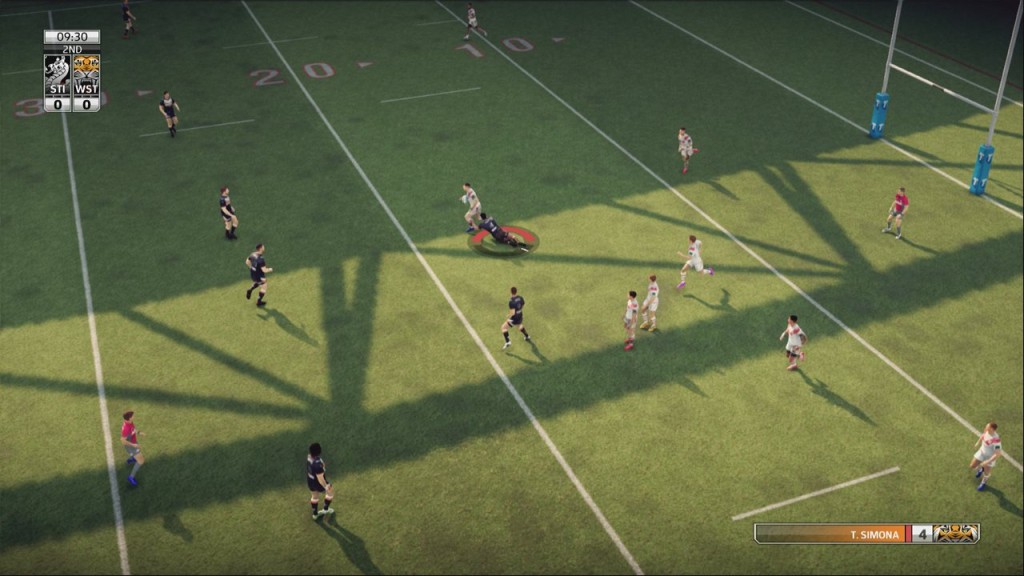Click the tiger emblem beside the number 4
This screenshot has width=1024, height=576.
point(956,534)
